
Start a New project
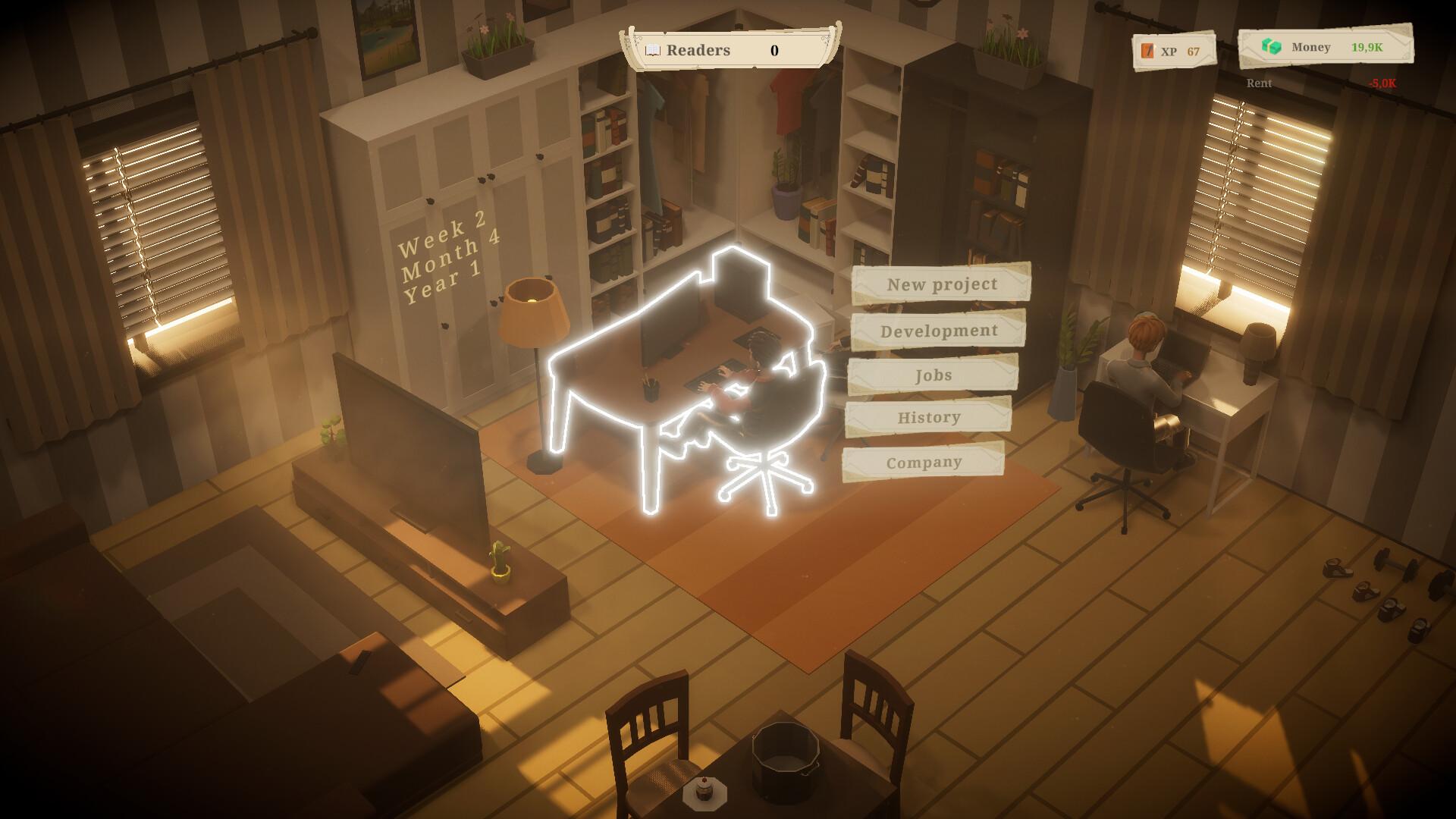(x=941, y=284)
